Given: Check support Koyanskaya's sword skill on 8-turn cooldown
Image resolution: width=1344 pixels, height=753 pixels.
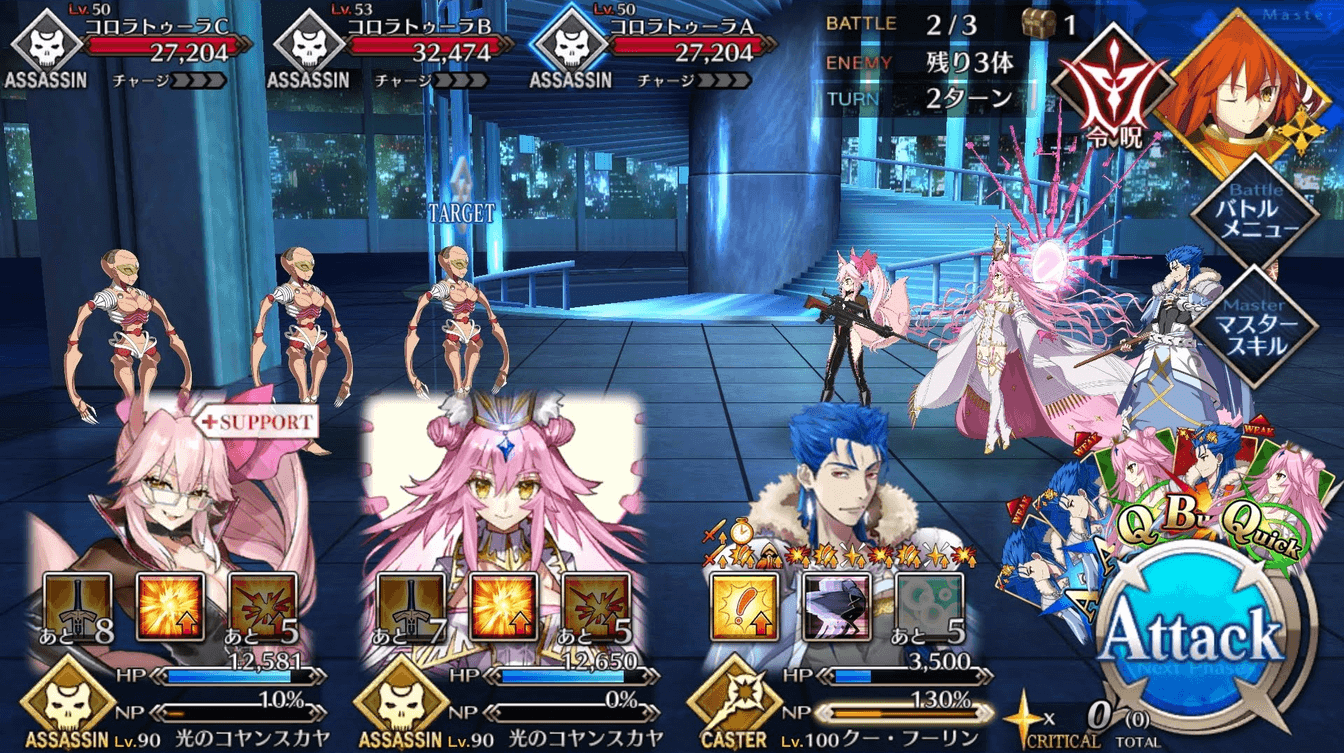Looking at the screenshot, I should click(78, 607).
